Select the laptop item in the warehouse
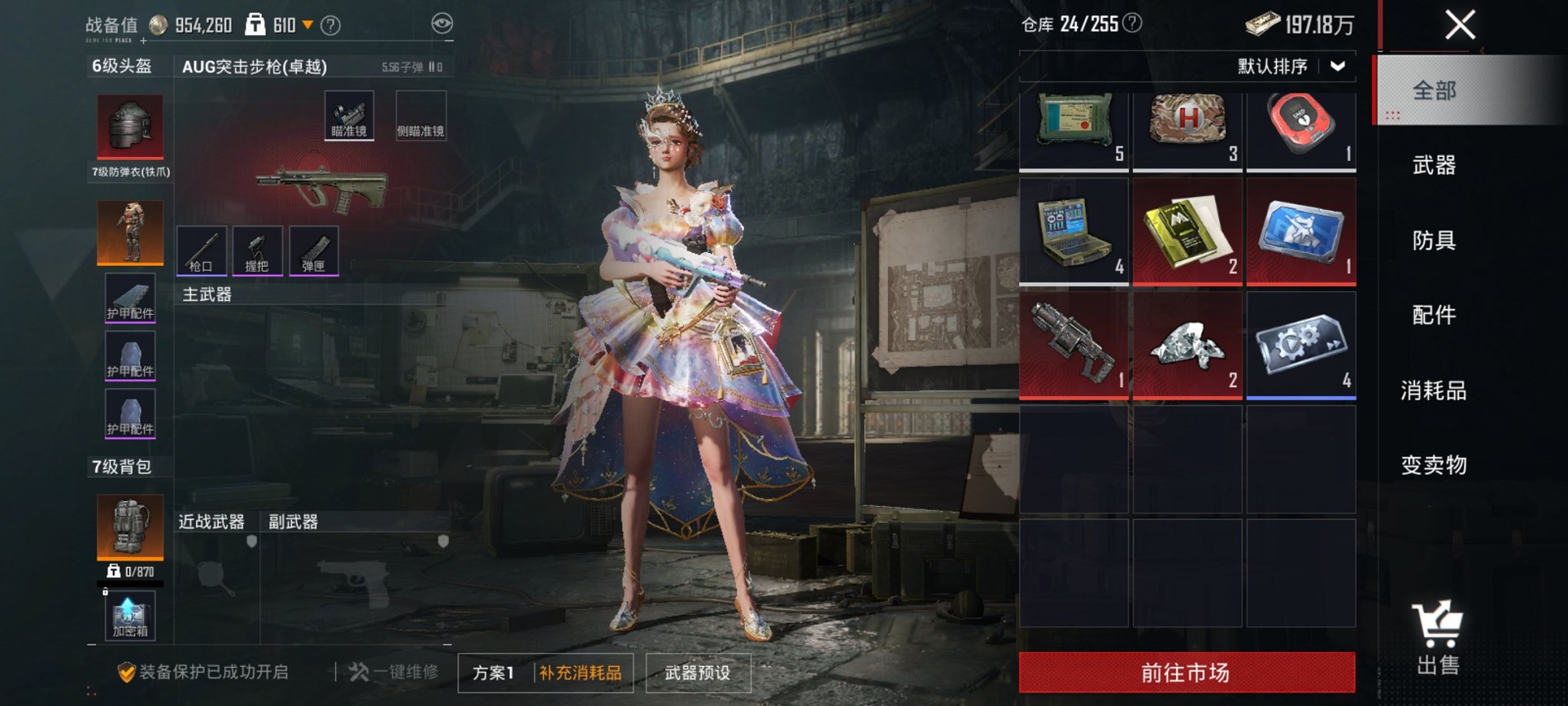The image size is (1568, 706). [1073, 231]
